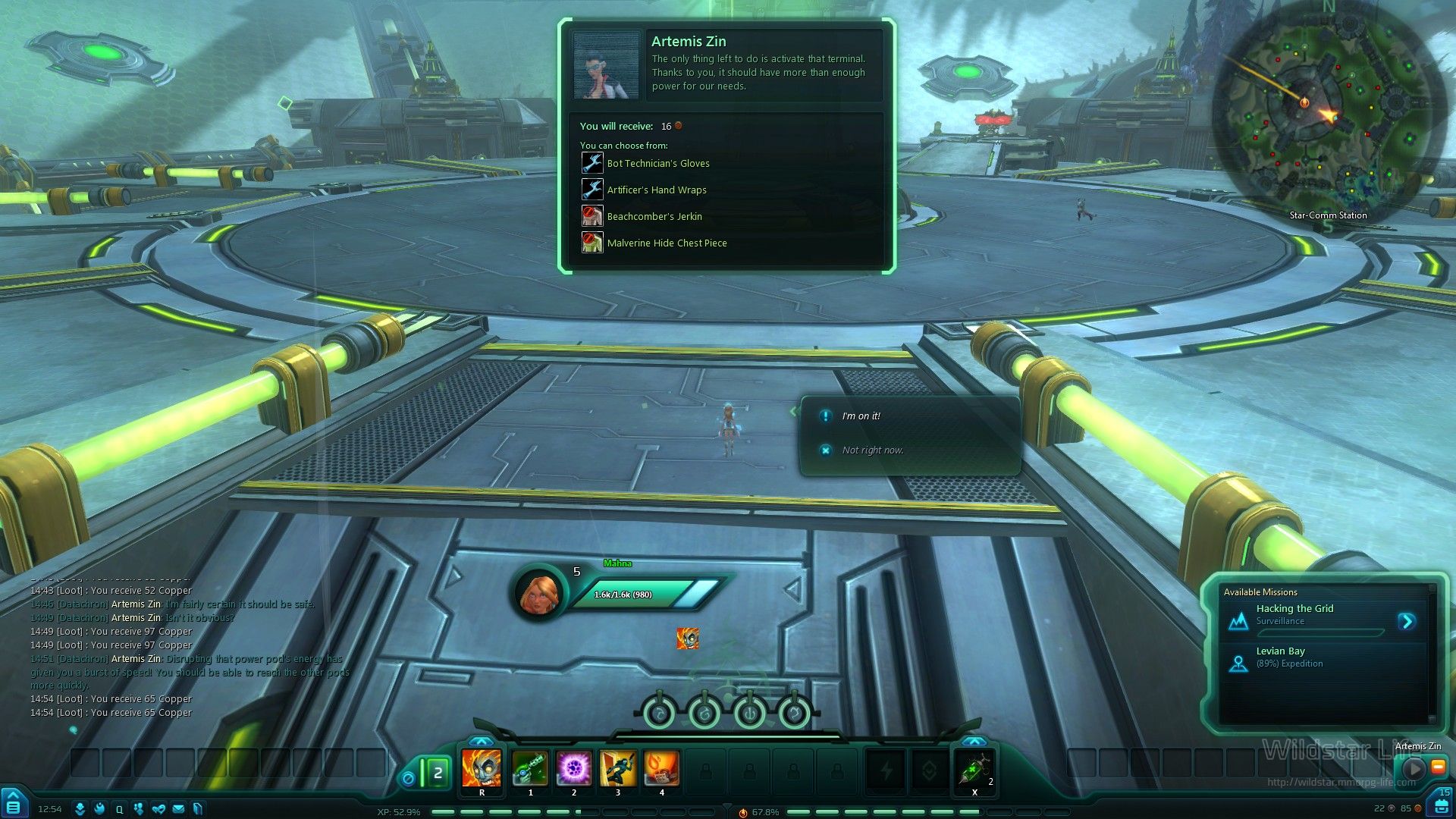Choose Bot Technician's Gloves as reward
The image size is (1456, 819).
tap(657, 163)
